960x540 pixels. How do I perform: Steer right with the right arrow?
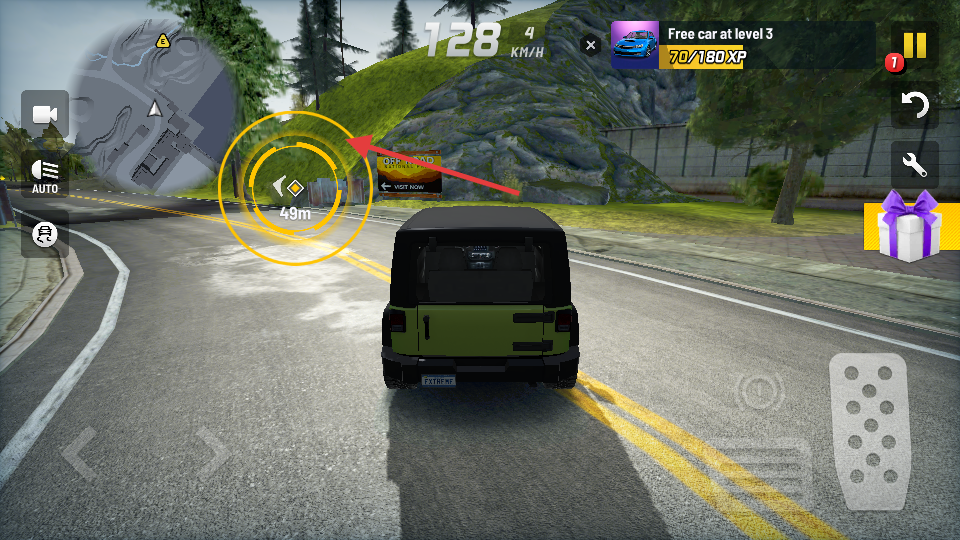tap(213, 455)
